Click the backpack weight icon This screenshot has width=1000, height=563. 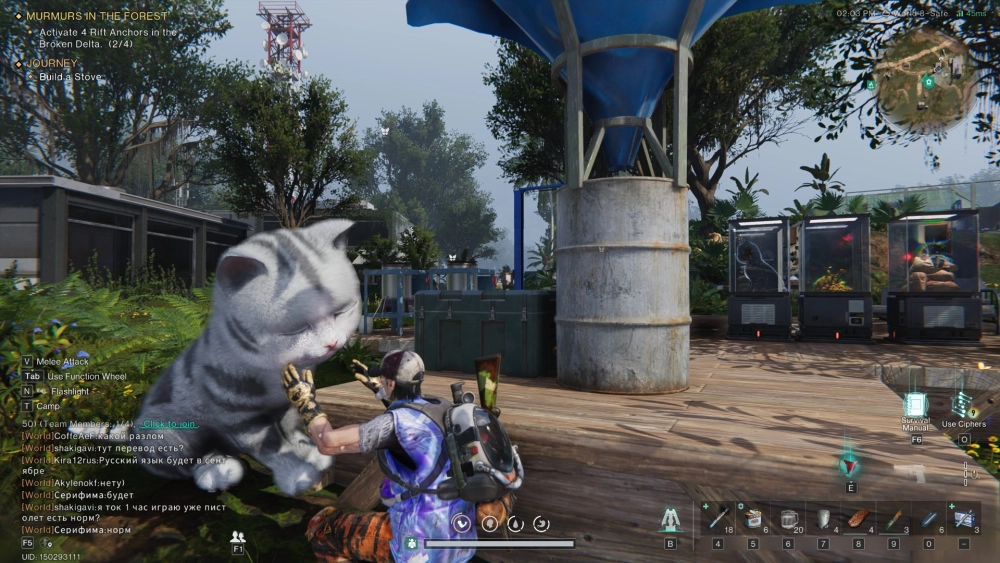[410, 543]
